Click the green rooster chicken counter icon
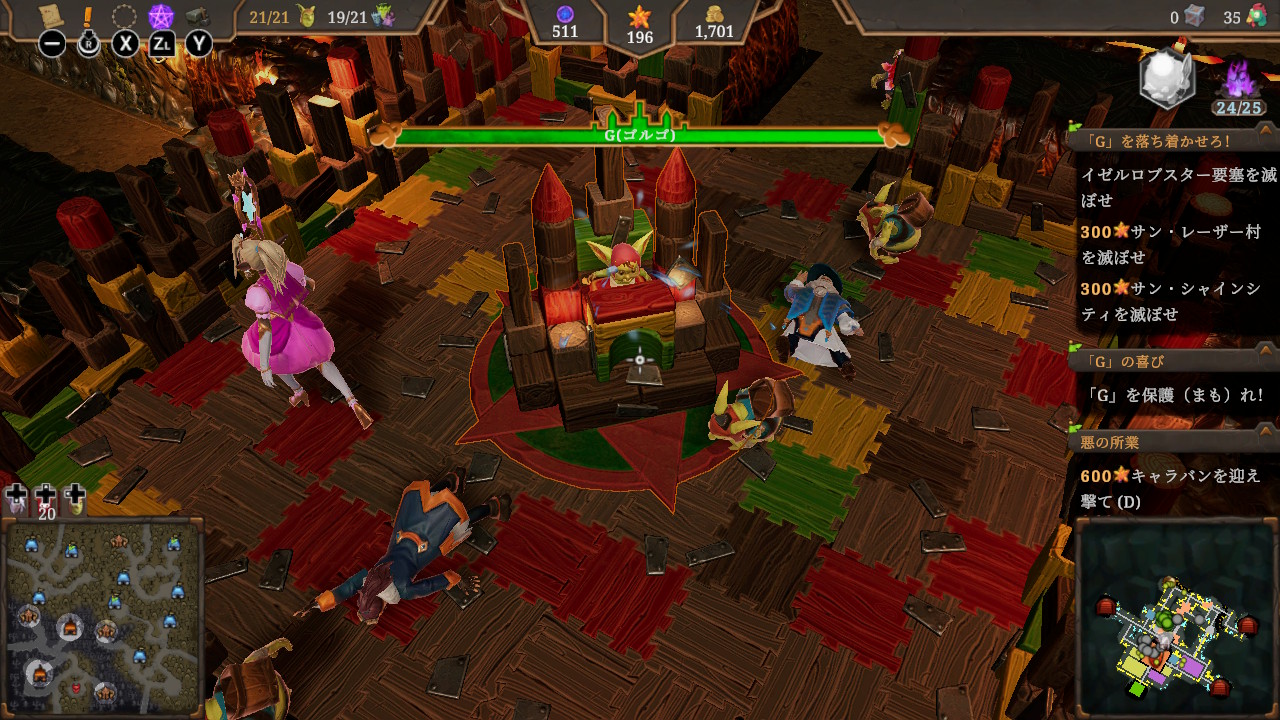The width and height of the screenshot is (1280, 720). pos(1256,17)
